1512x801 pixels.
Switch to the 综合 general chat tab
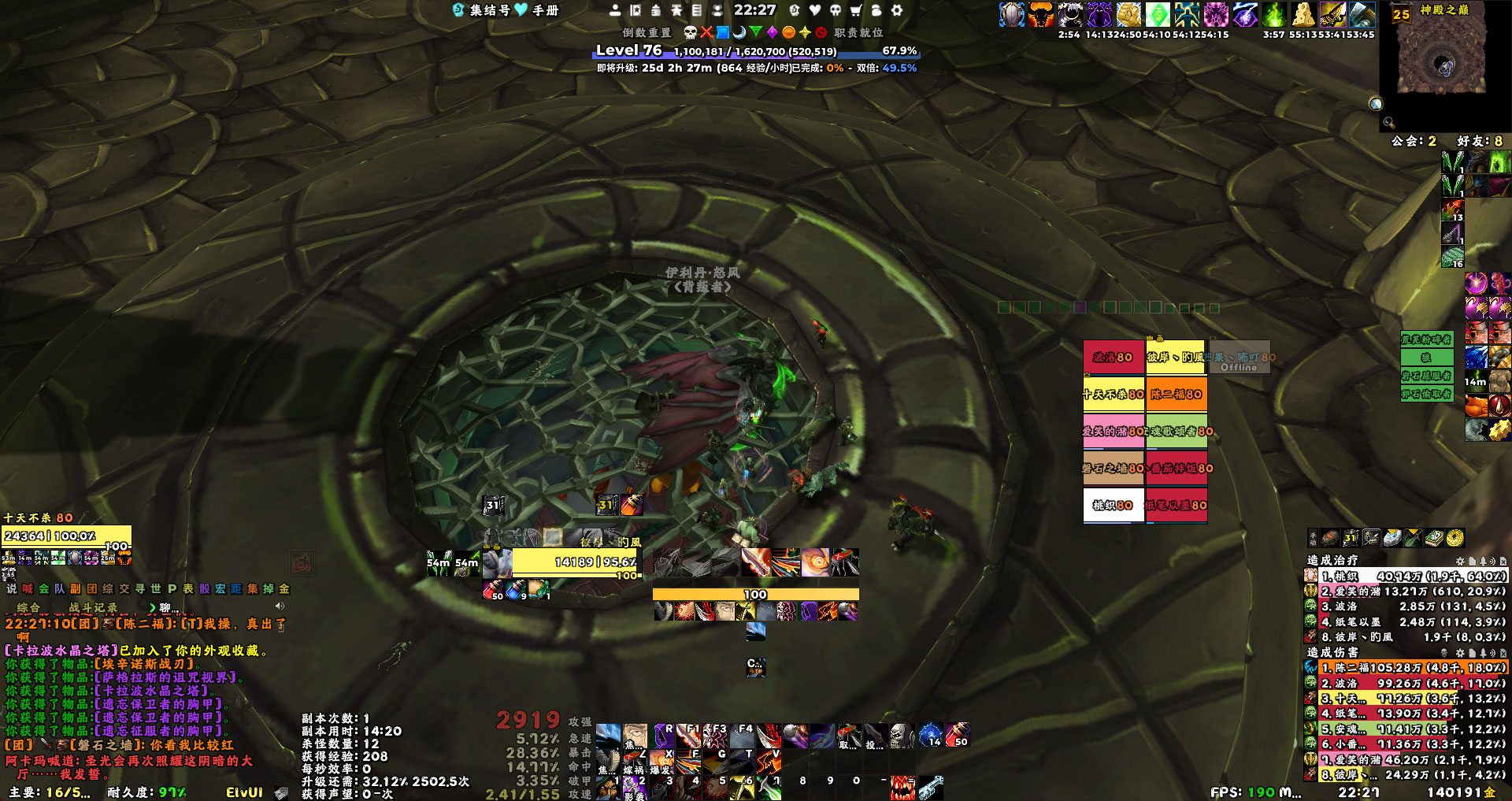coord(28,607)
